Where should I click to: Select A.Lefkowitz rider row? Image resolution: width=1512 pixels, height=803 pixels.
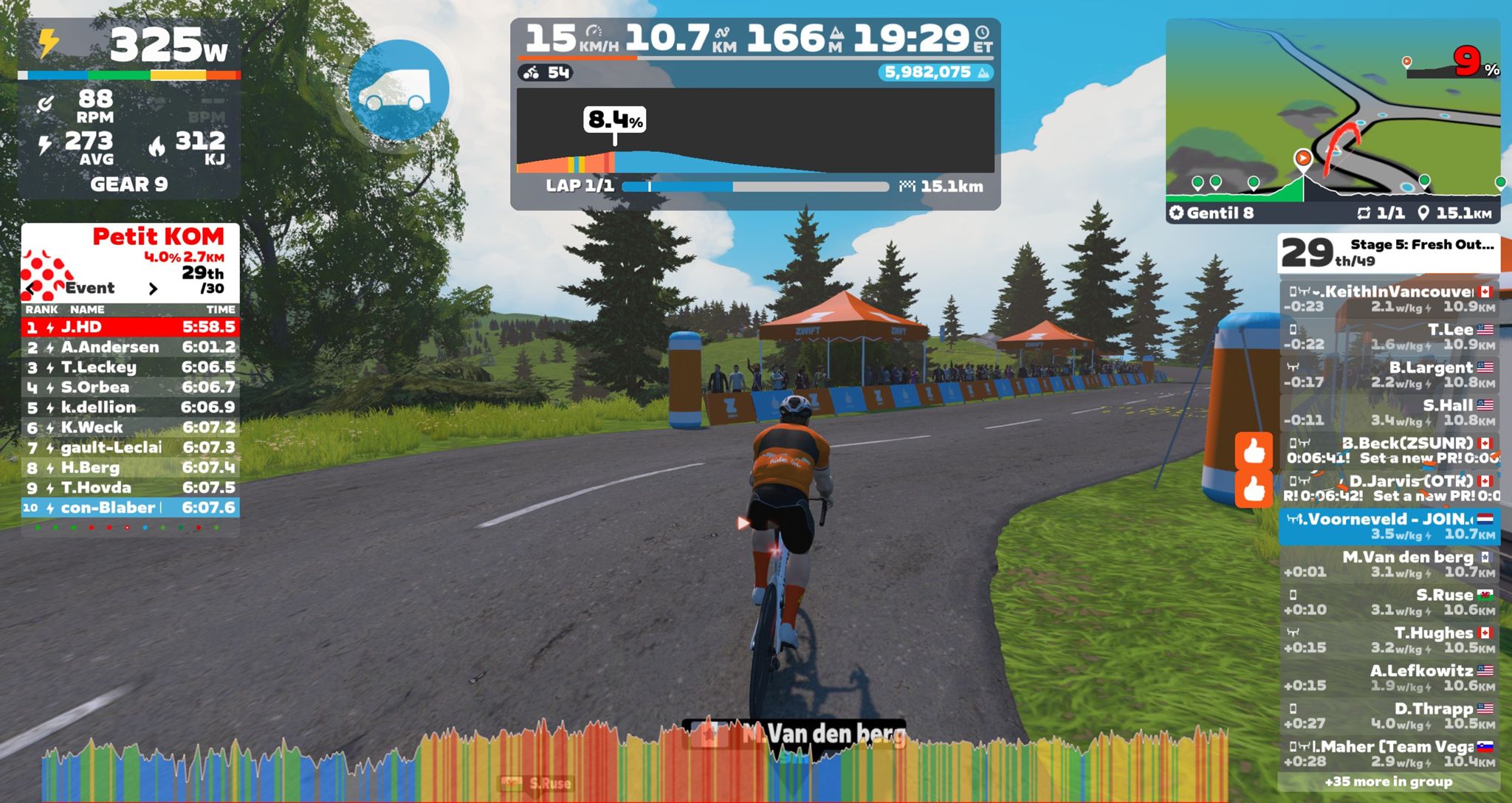[x=1389, y=678]
